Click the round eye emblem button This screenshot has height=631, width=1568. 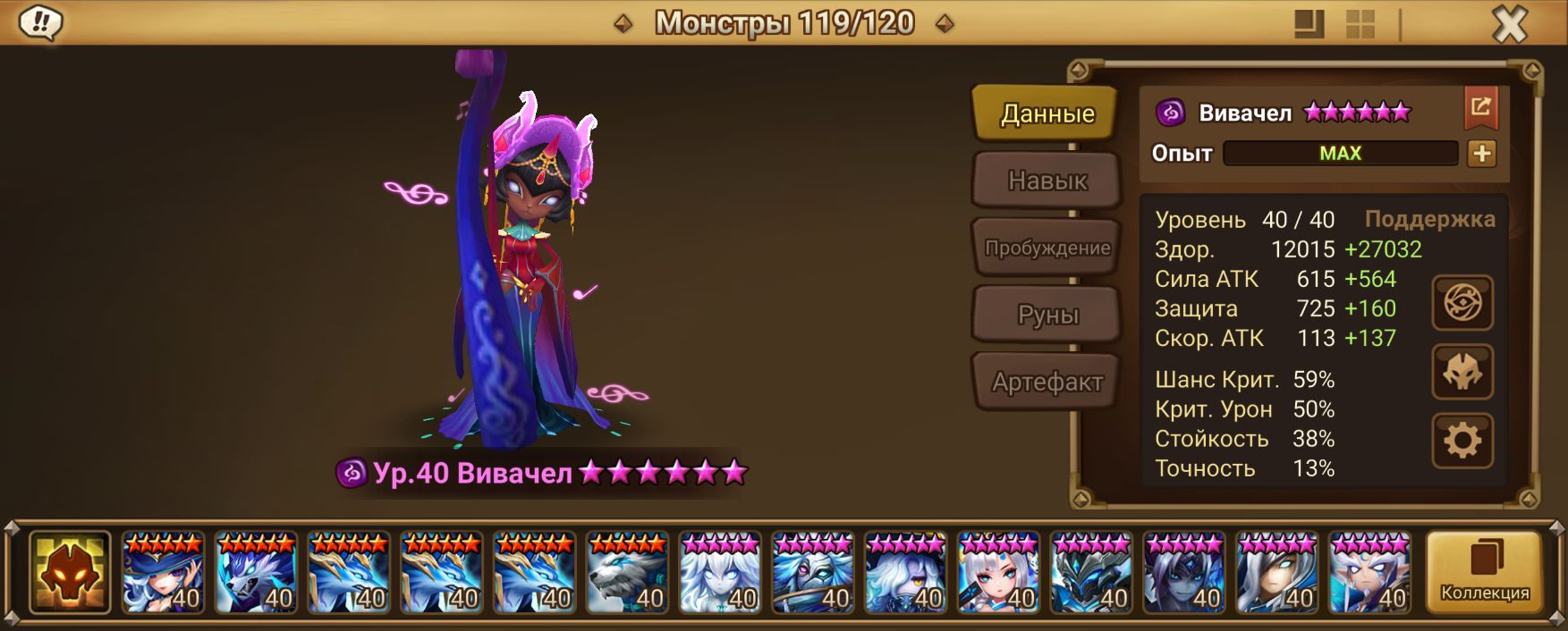1462,304
